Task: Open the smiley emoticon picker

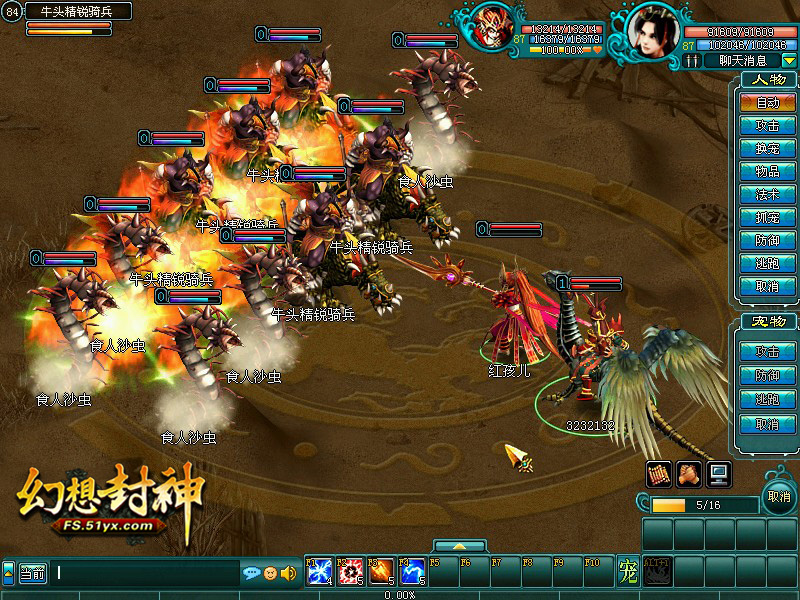Action: point(271,573)
